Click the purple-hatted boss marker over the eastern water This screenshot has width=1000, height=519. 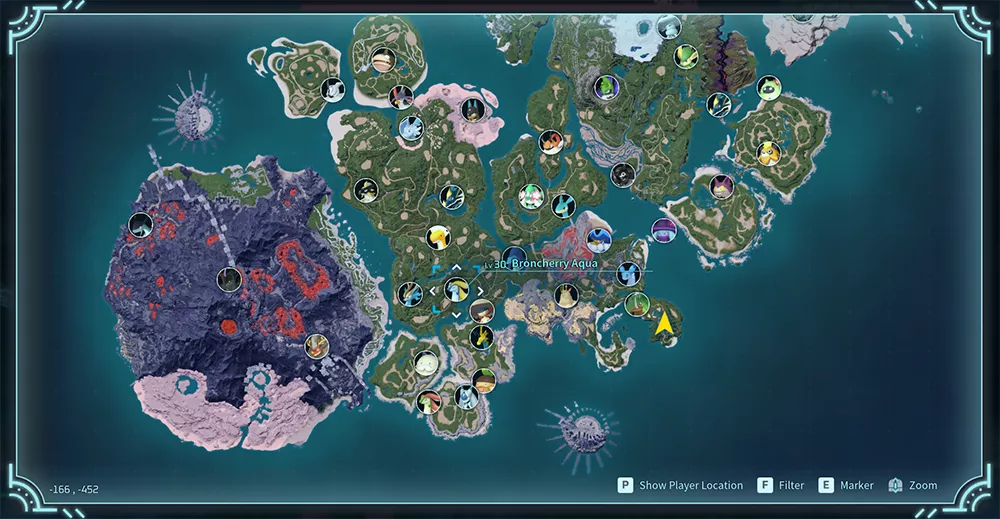pyautogui.click(x=664, y=230)
